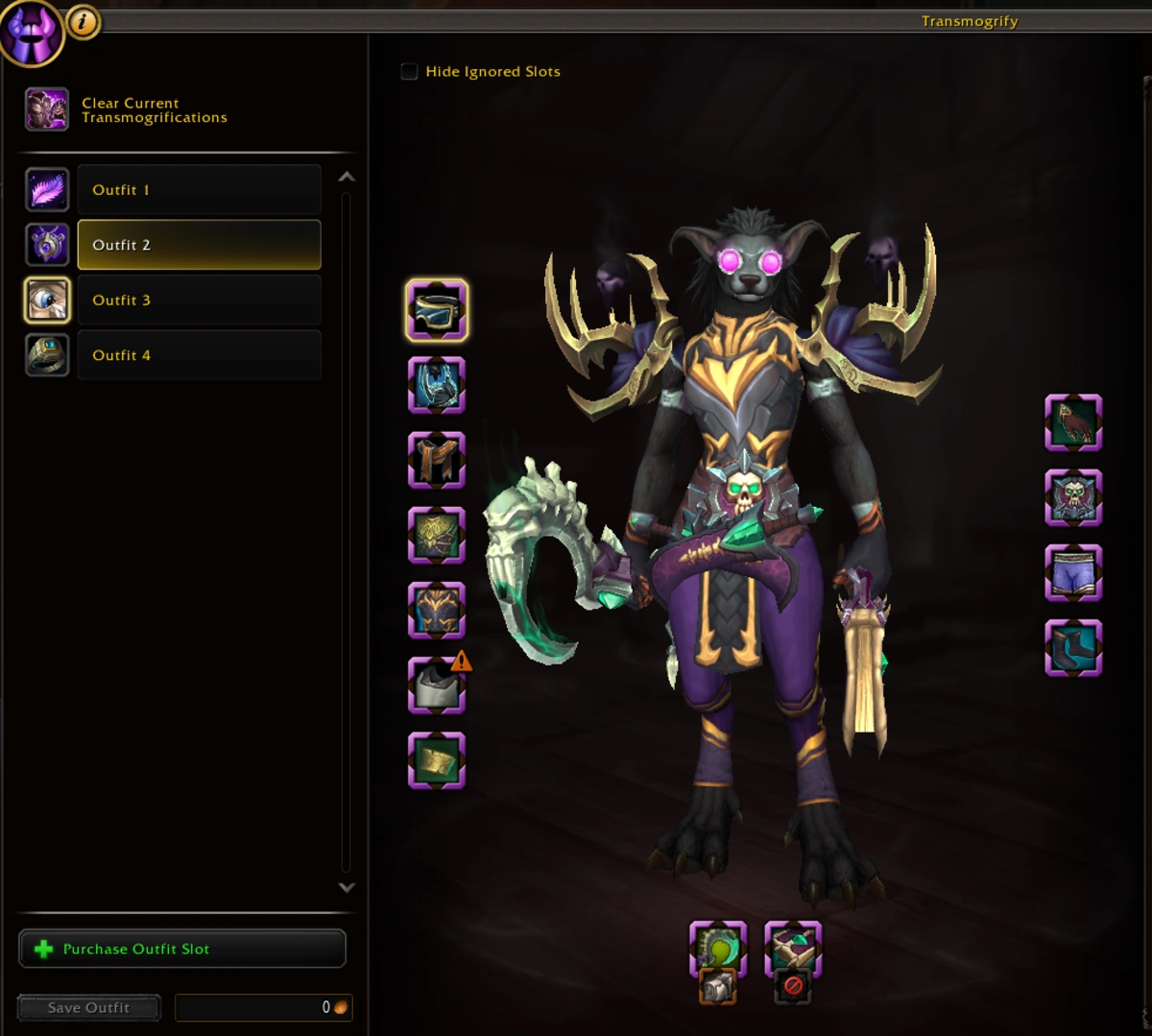Switch to Outfit 3
This screenshot has width=1152, height=1036.
199,301
